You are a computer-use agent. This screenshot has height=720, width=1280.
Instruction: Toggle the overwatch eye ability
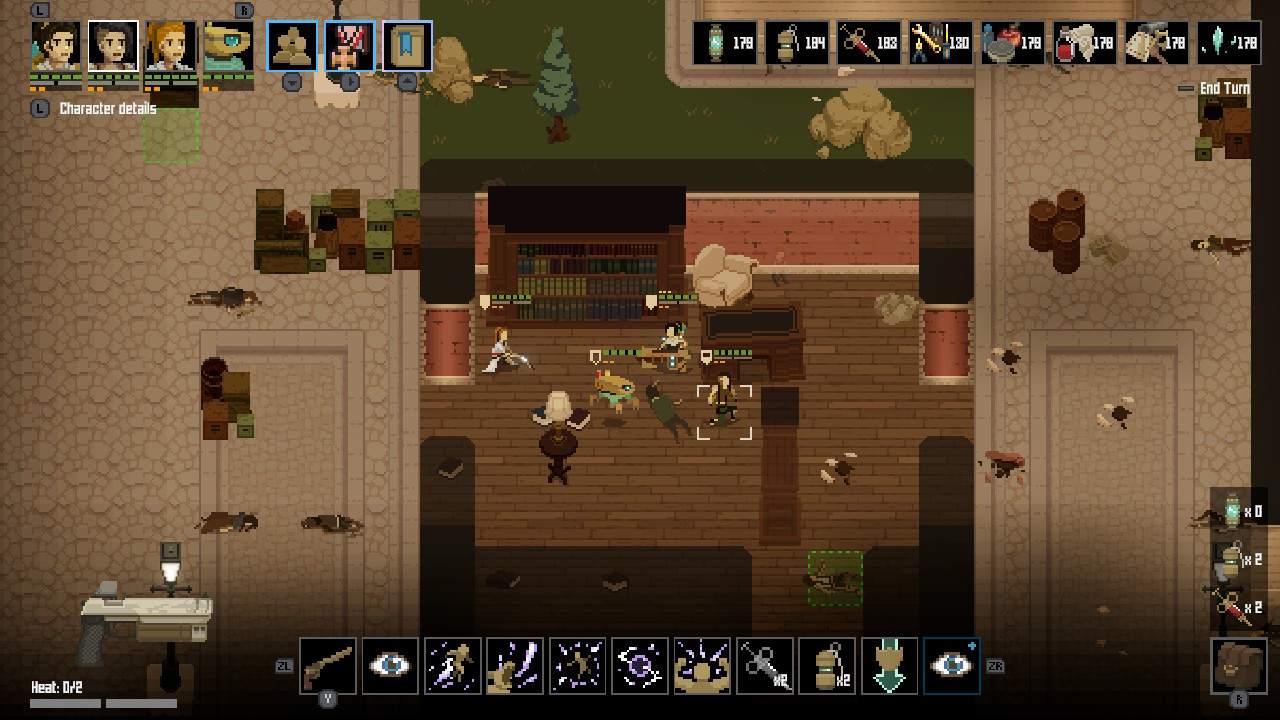390,666
